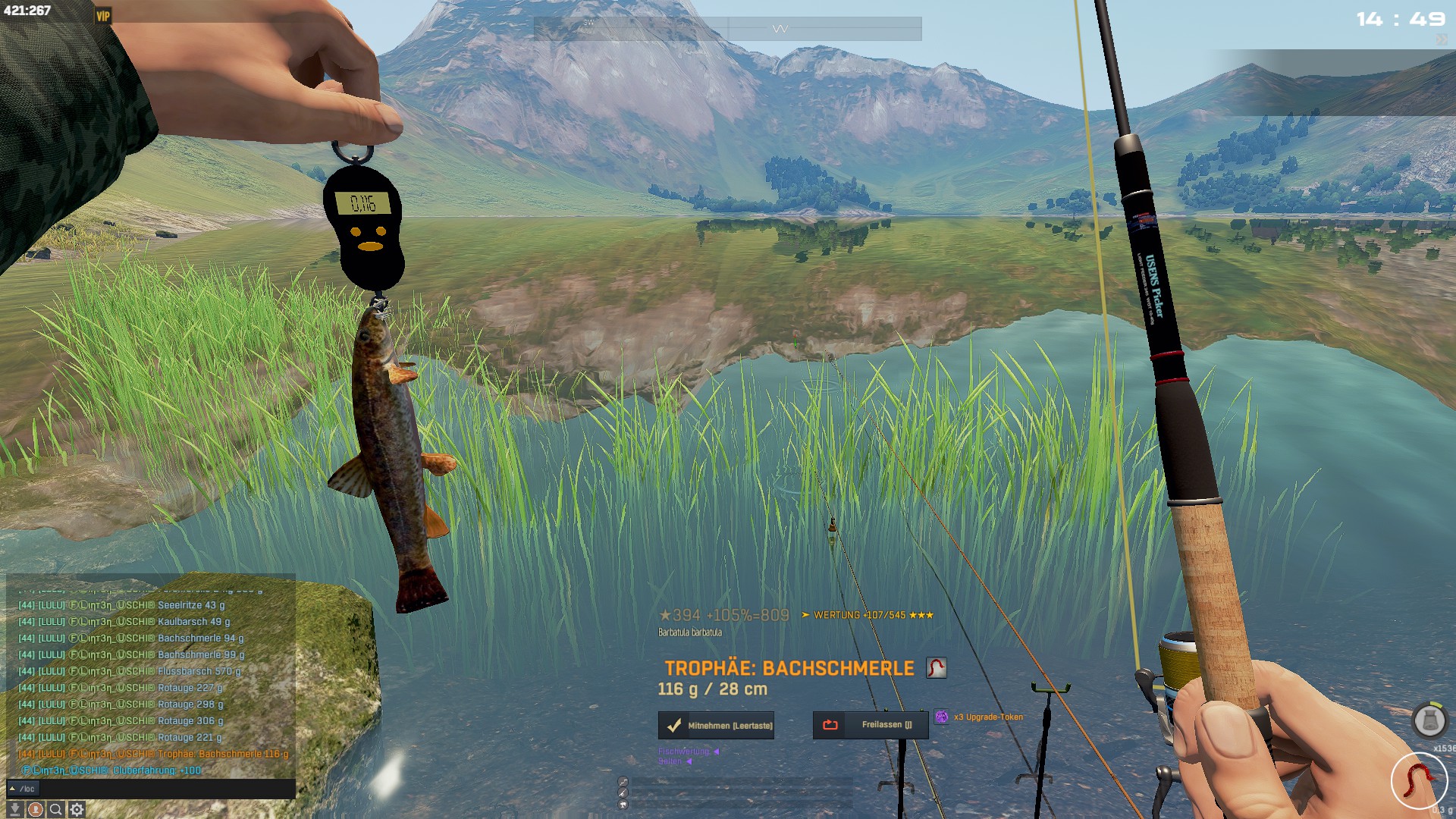Viewport: 1456px width, 819px height.
Task: Open chat settings with the gear icon
Action: click(x=77, y=810)
